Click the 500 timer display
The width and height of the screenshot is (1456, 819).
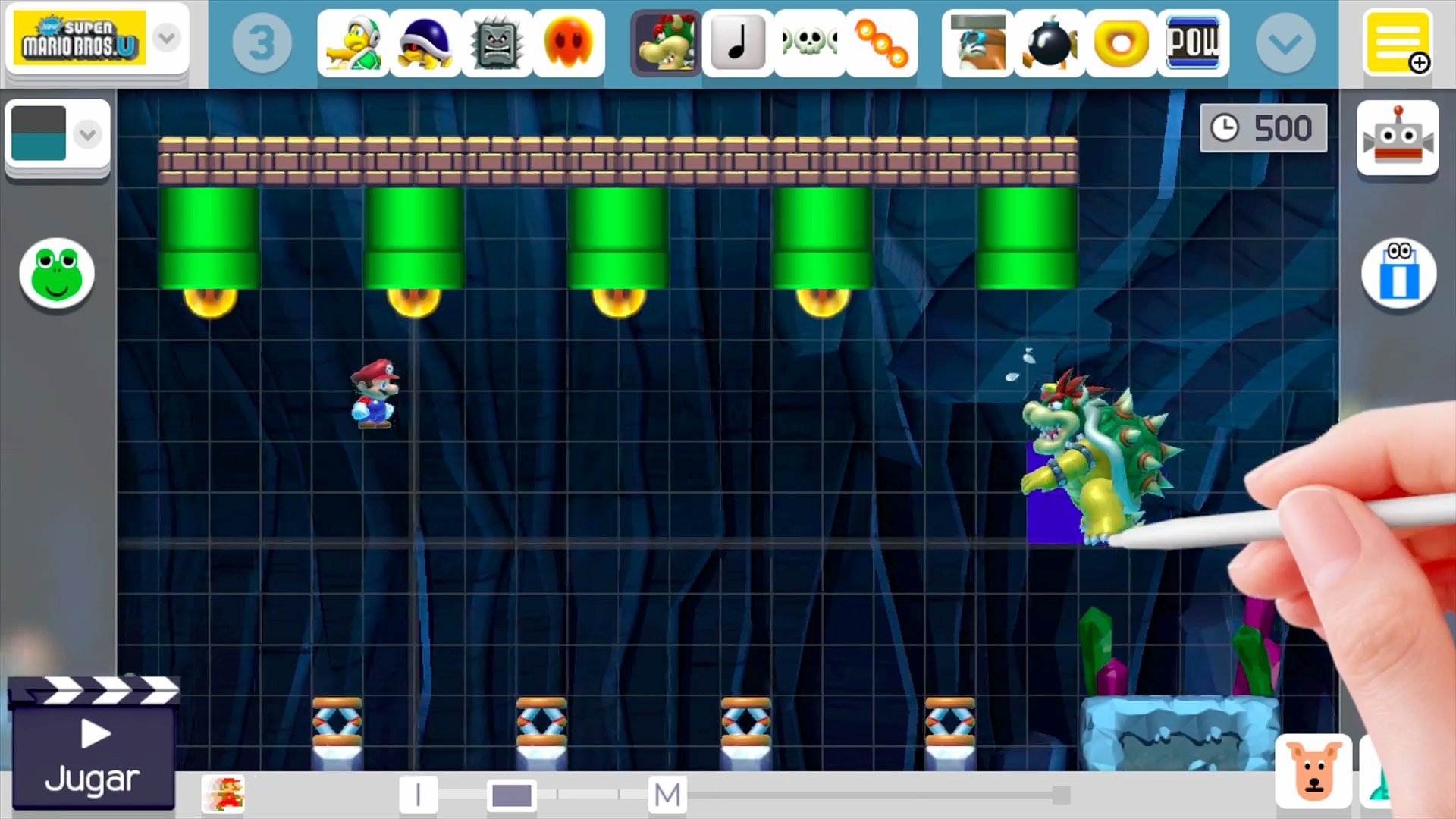tap(1263, 127)
